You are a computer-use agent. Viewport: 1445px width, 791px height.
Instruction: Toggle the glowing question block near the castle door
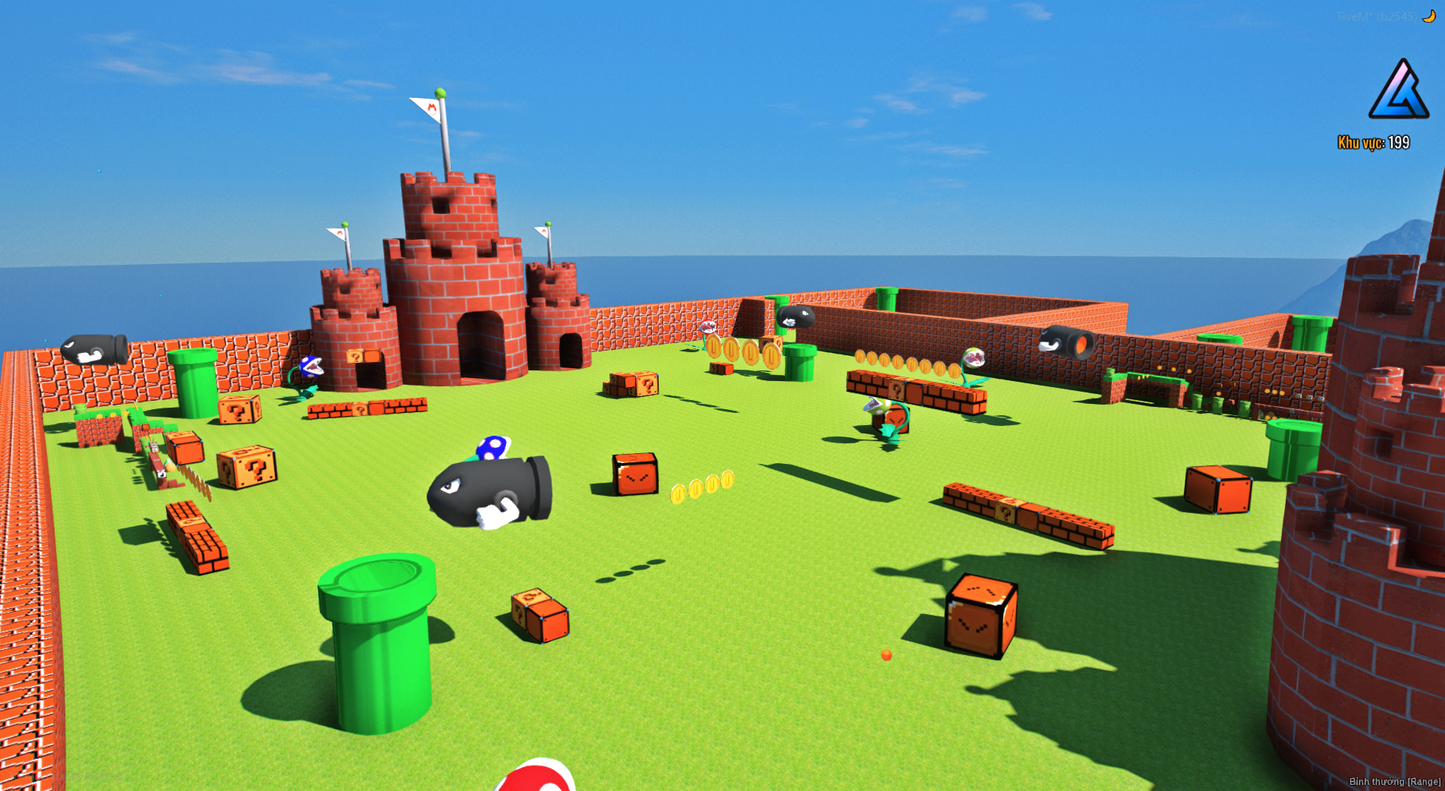(x=355, y=355)
